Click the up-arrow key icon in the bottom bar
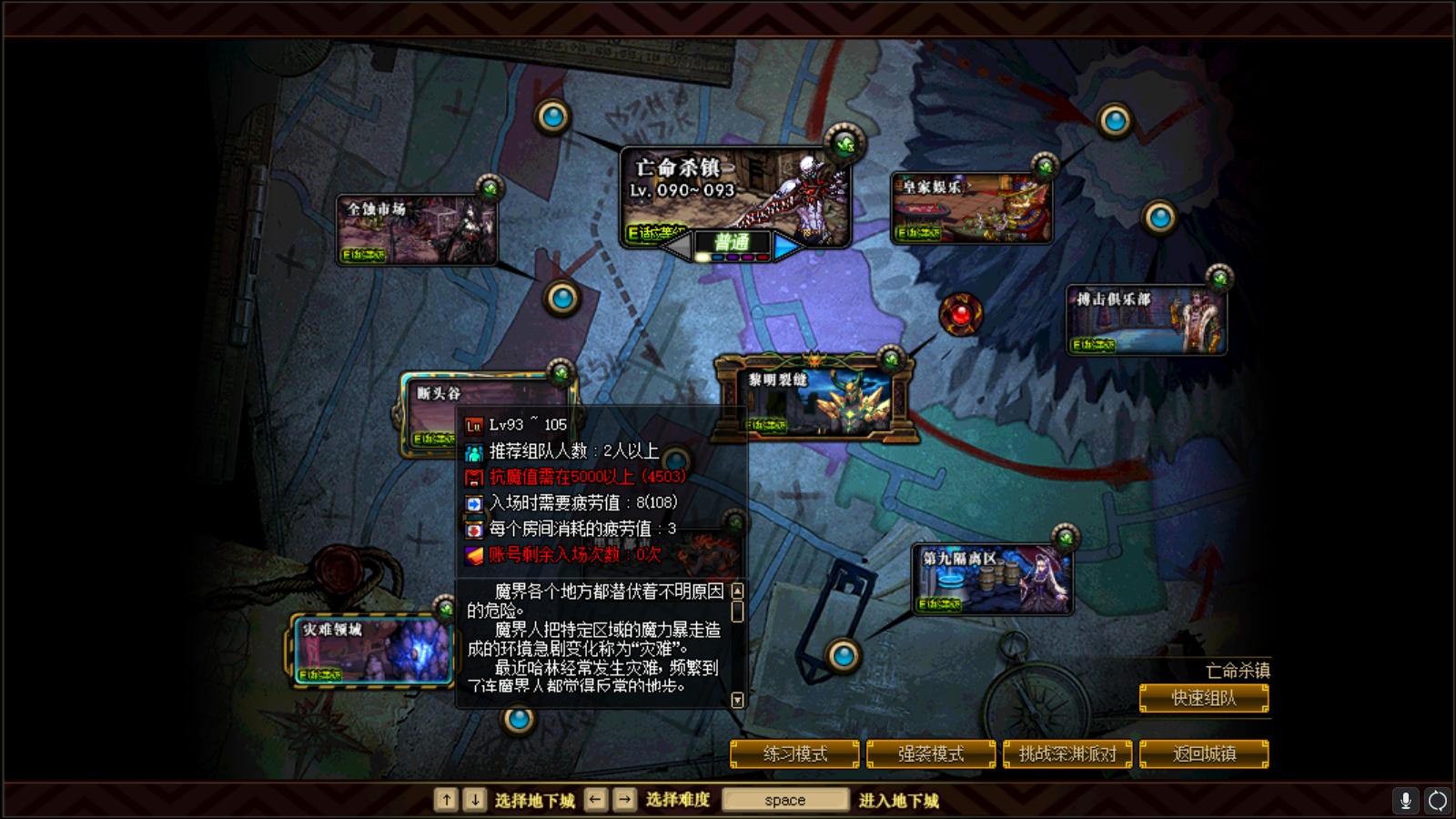1456x819 pixels. coord(446,799)
